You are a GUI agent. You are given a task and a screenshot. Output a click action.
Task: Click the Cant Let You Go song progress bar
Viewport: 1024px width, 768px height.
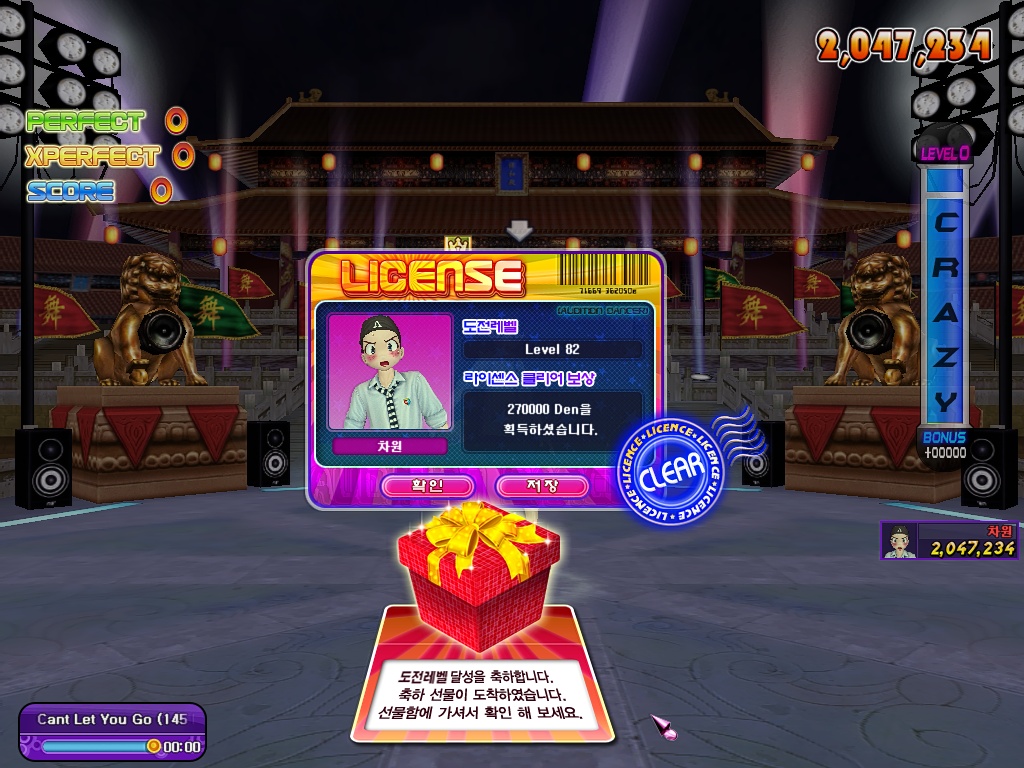point(98,746)
